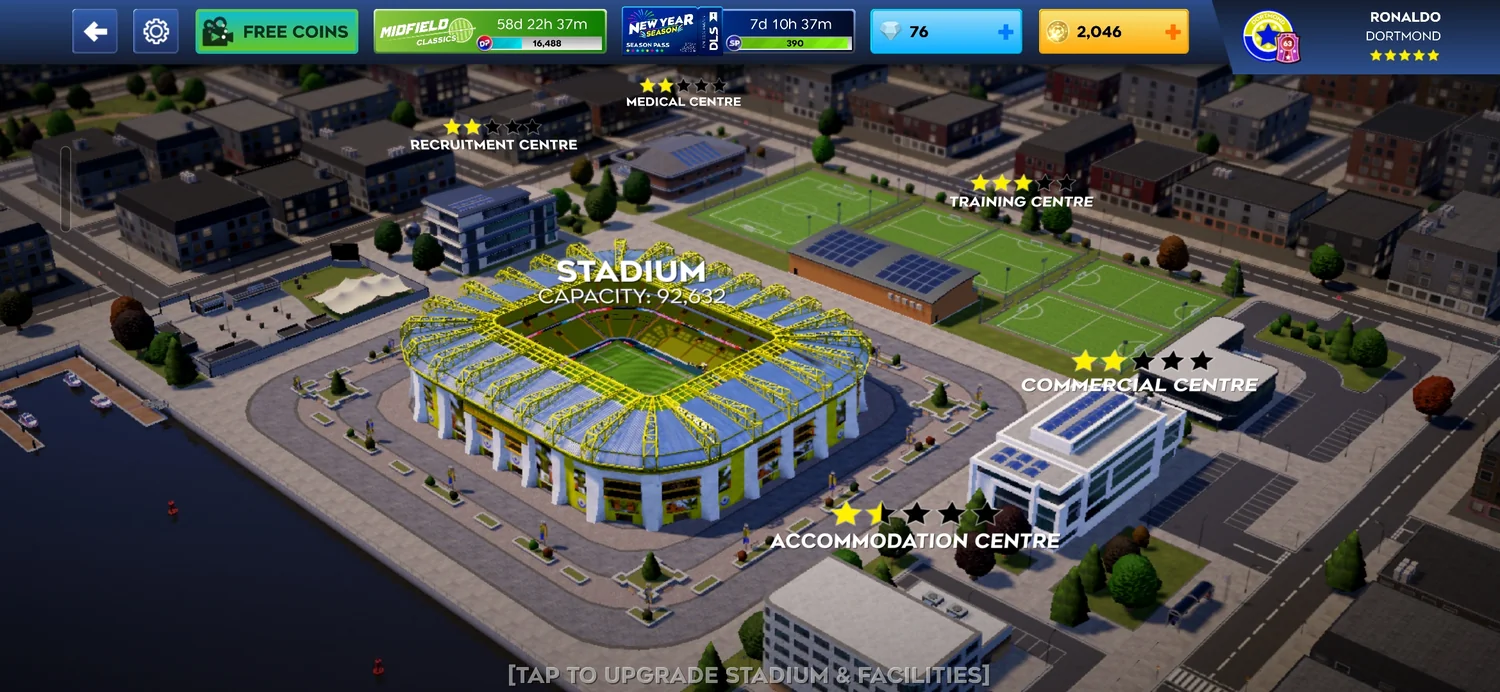Tap the Accommodation Centre label
The height and width of the screenshot is (692, 1500).
(x=914, y=540)
